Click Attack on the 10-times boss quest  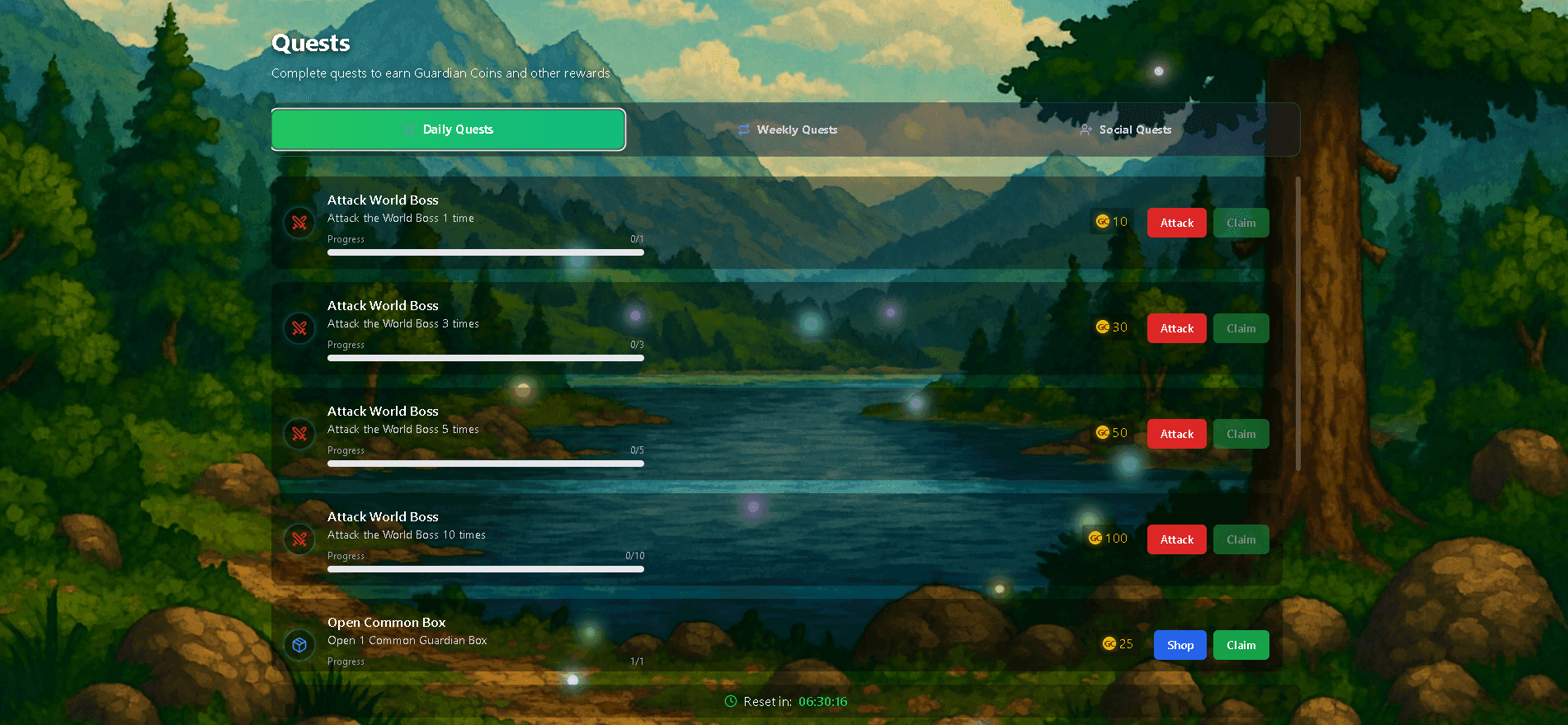coord(1176,539)
